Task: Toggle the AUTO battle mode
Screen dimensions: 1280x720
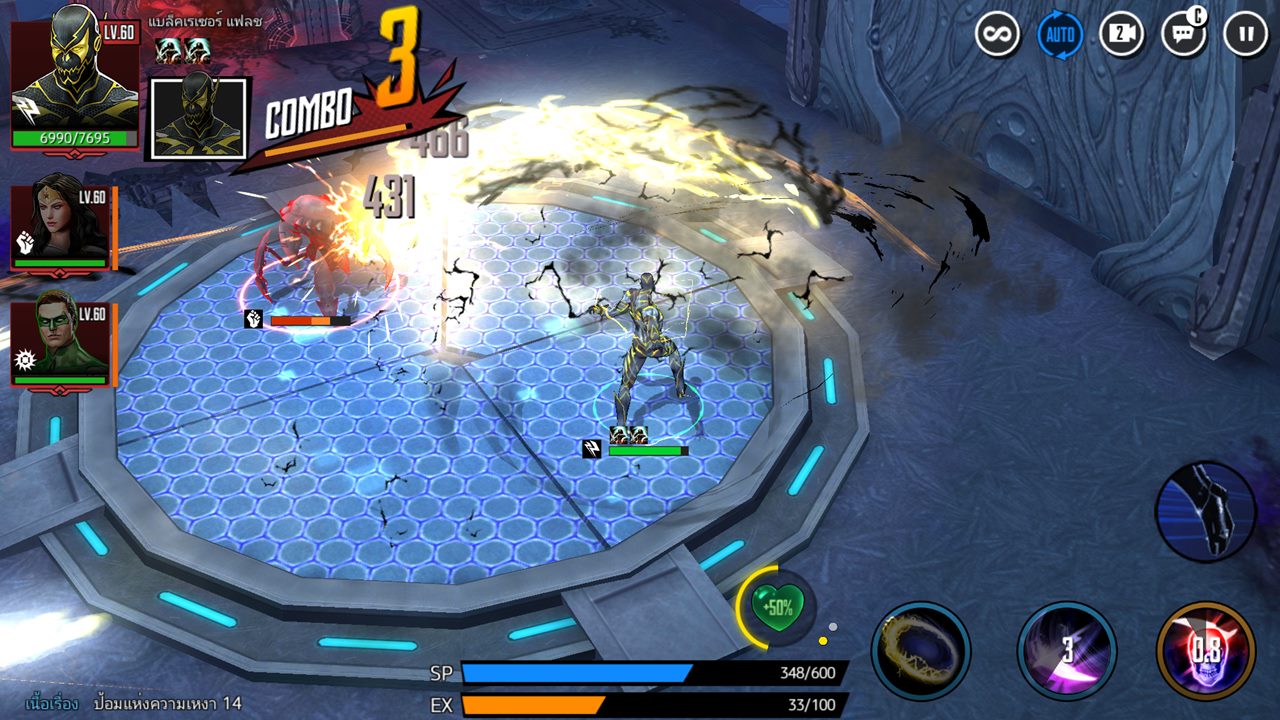Action: pyautogui.click(x=1059, y=35)
